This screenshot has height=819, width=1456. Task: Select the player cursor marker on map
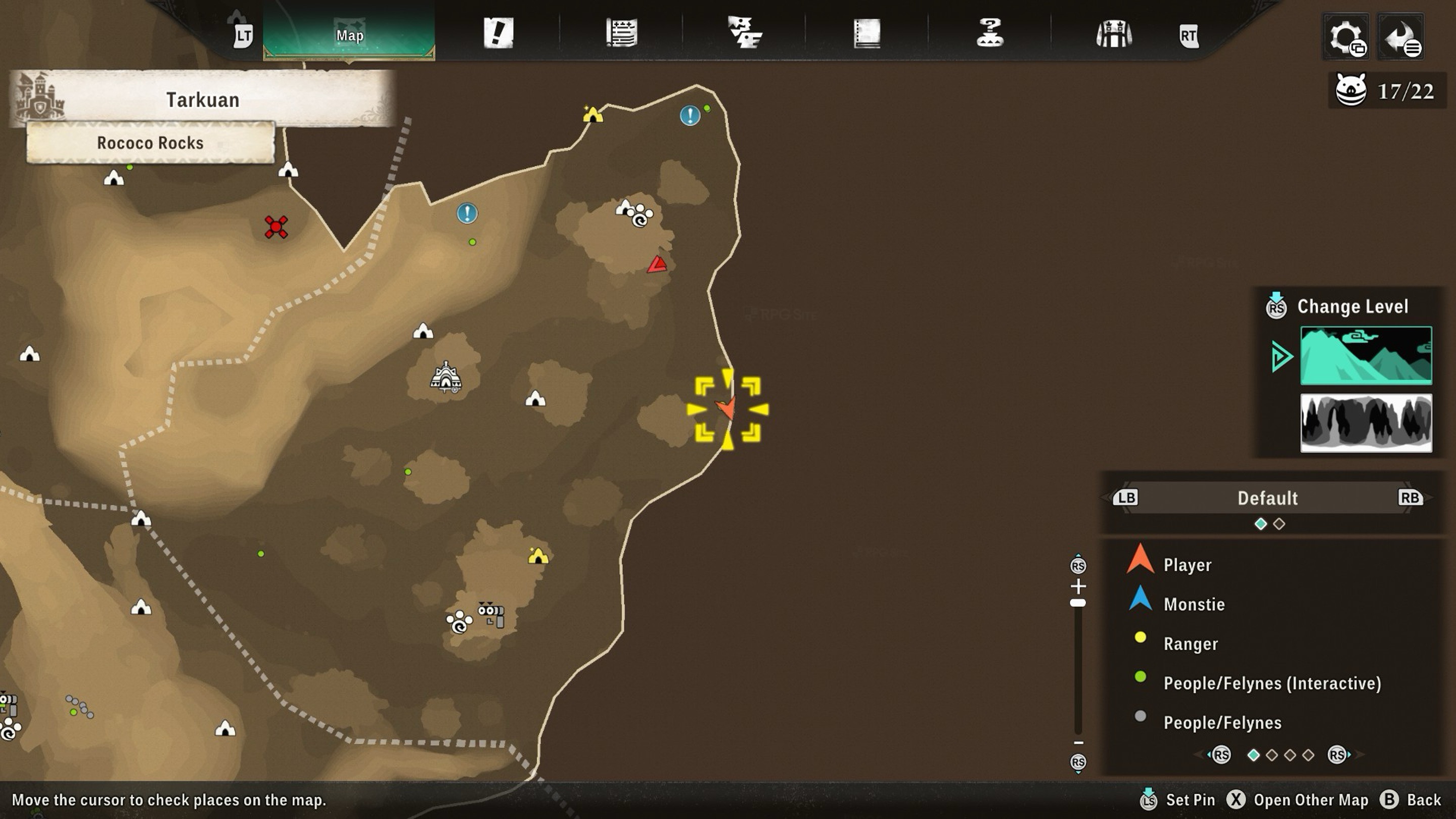click(727, 408)
